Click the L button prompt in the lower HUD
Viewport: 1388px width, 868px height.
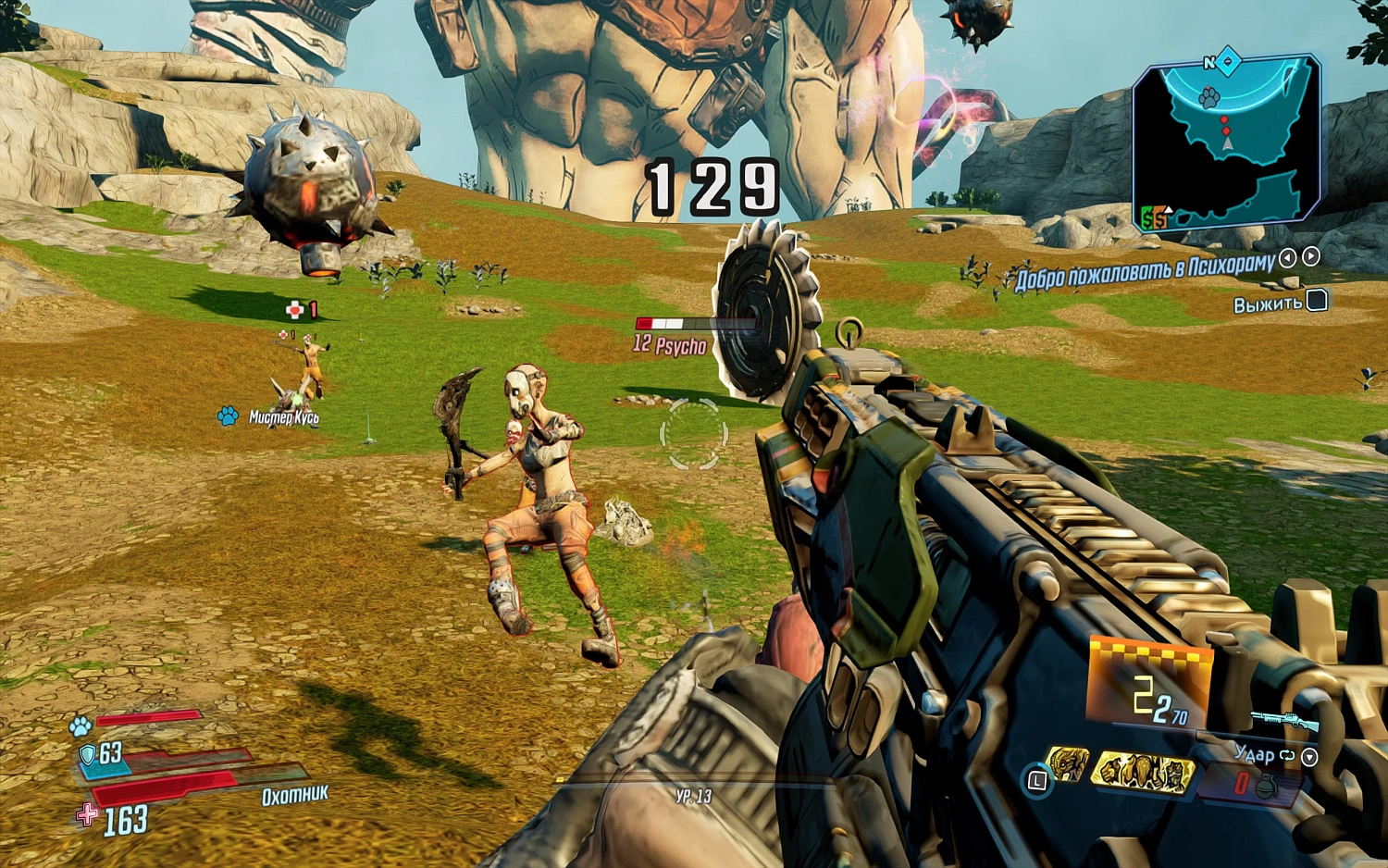(x=1038, y=778)
